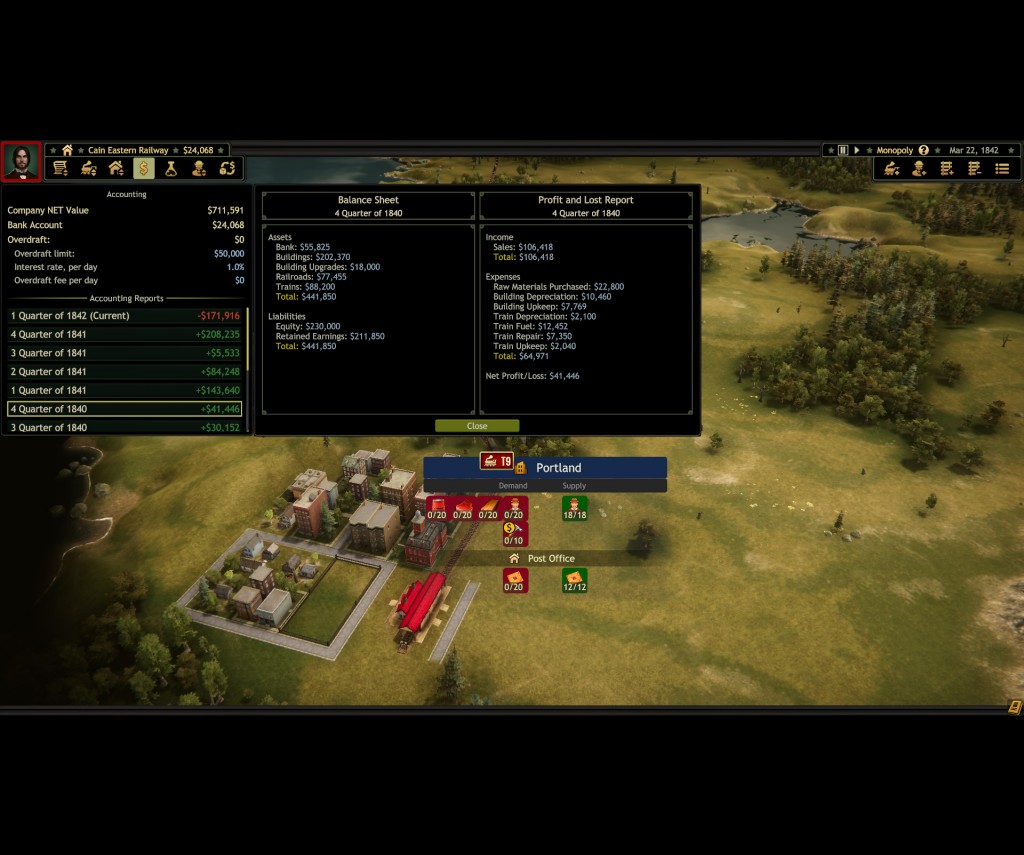Open the Monopoly question mark help

click(x=923, y=150)
